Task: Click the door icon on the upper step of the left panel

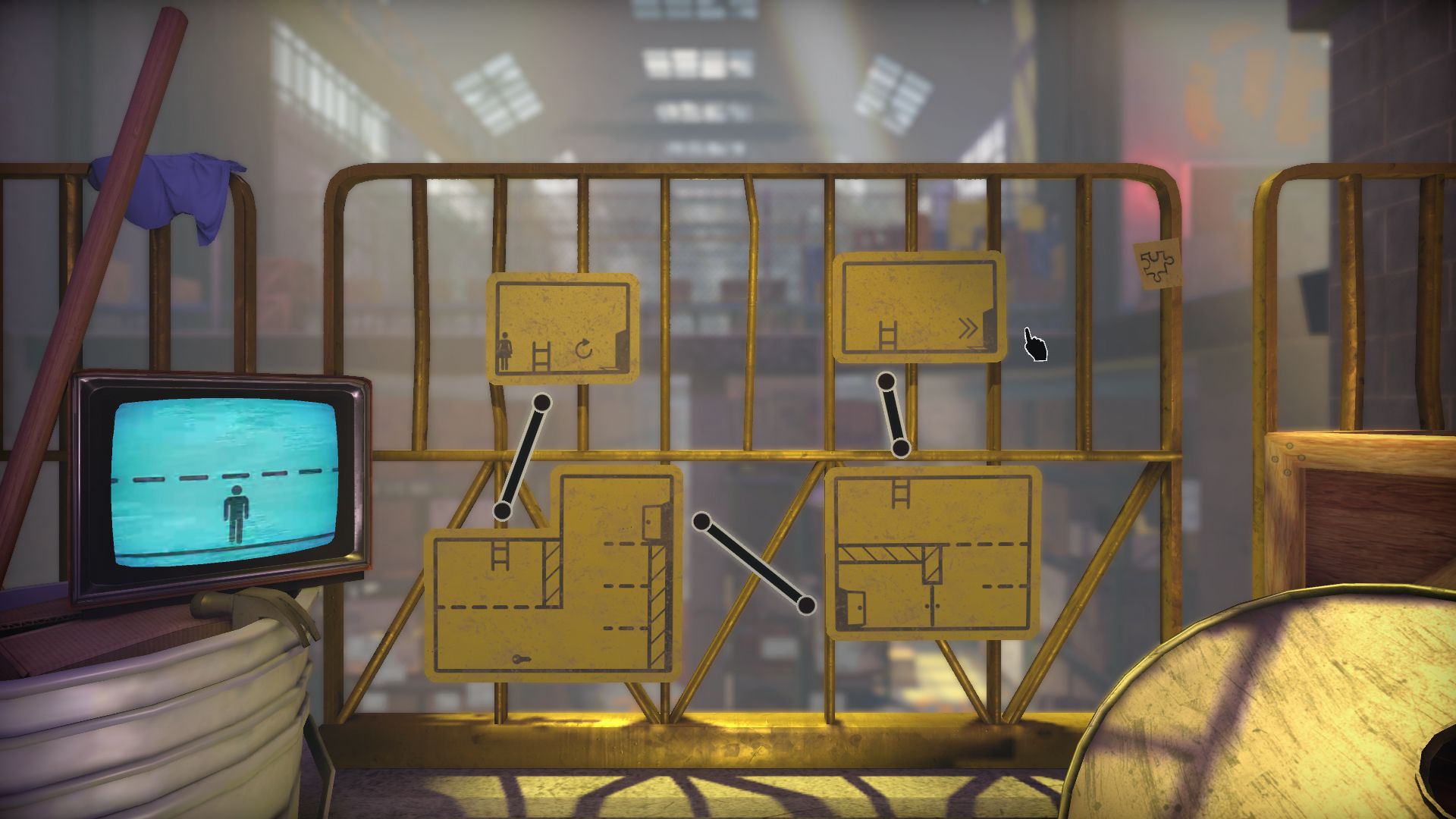Action: point(652,522)
